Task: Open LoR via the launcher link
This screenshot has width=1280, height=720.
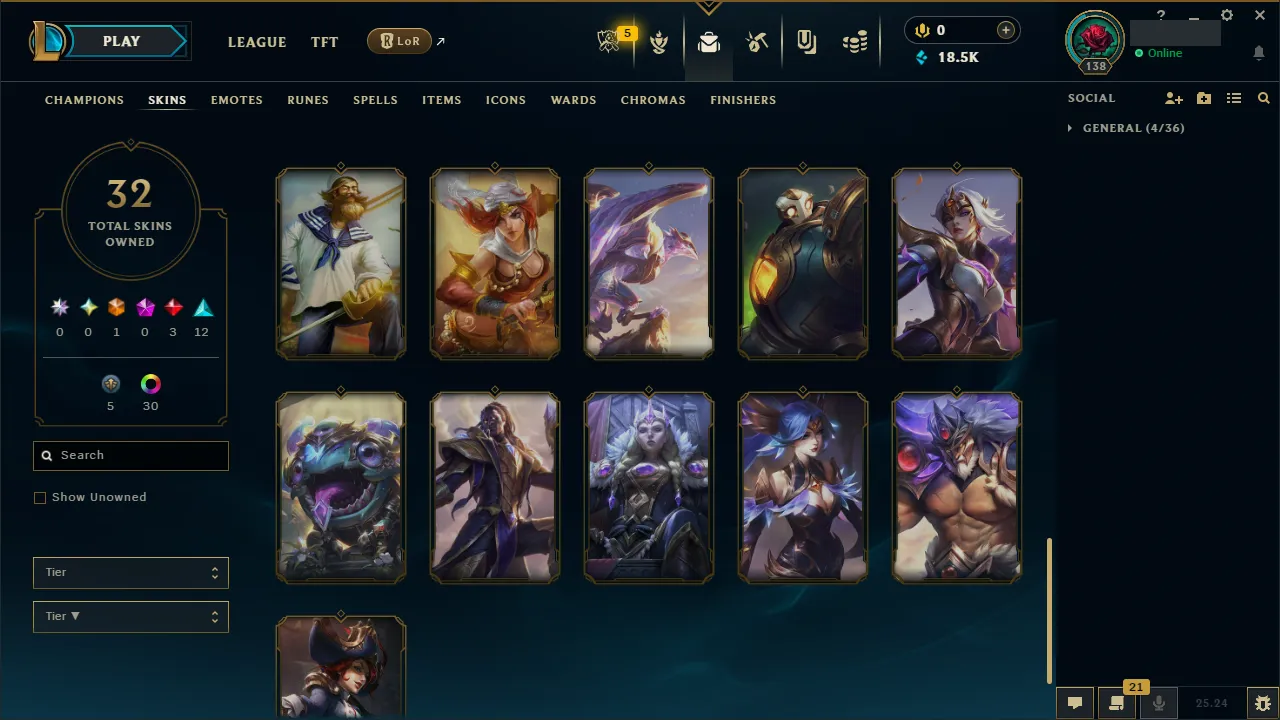Action: 399,41
